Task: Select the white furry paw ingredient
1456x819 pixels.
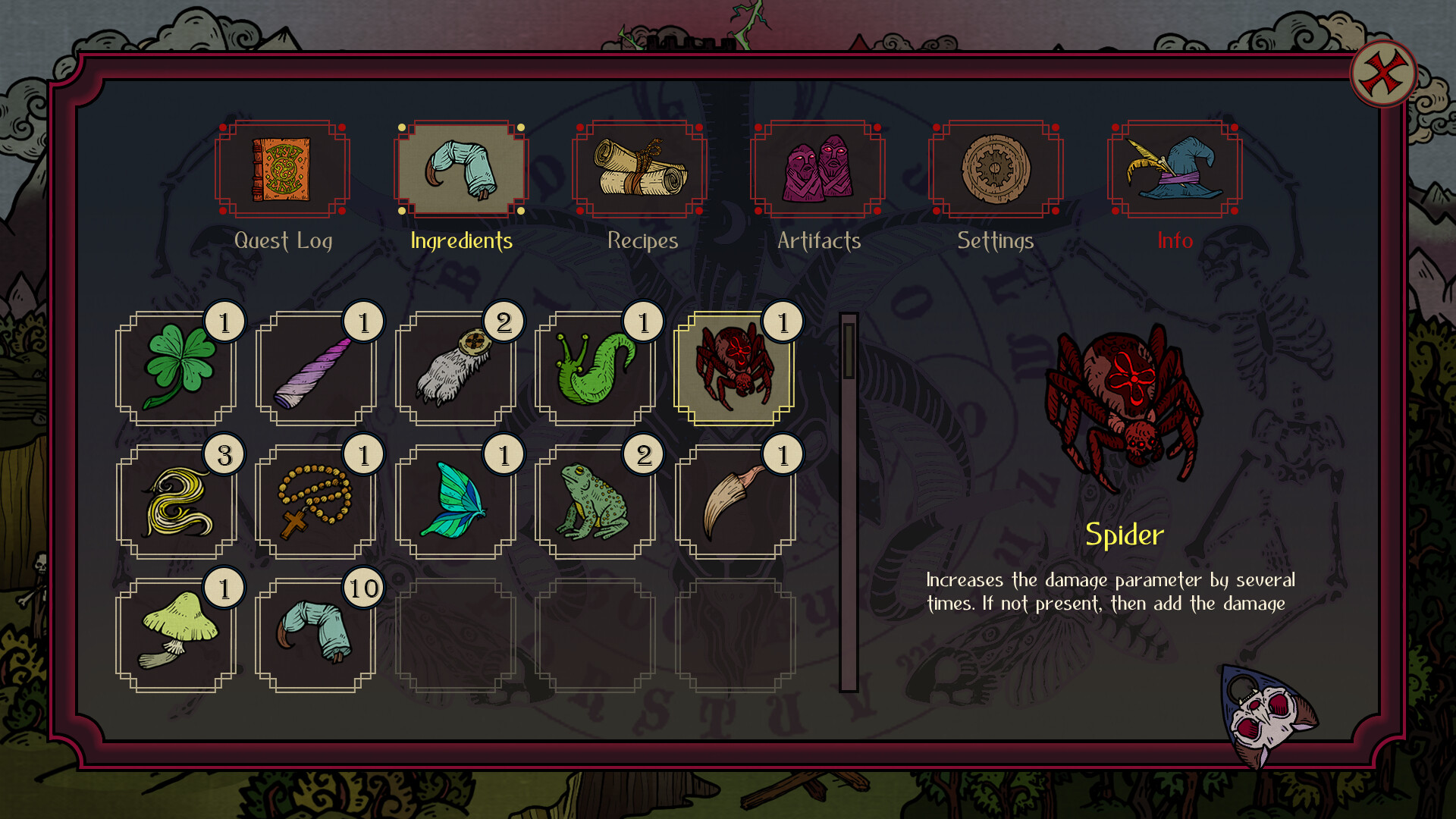Action: pyautogui.click(x=456, y=369)
